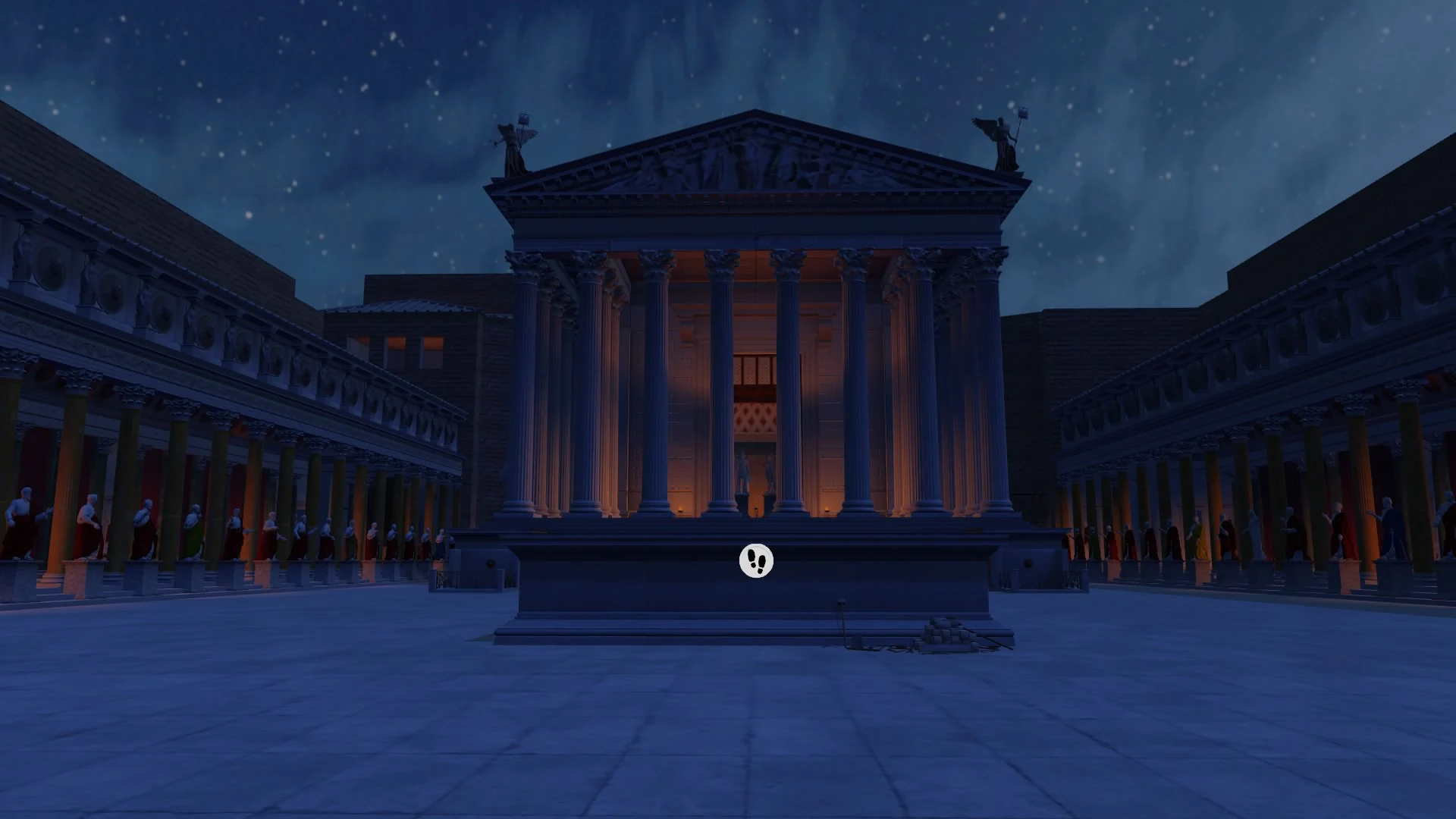Click the footprints movement marker
This screenshot has height=819, width=1456.
756,560
